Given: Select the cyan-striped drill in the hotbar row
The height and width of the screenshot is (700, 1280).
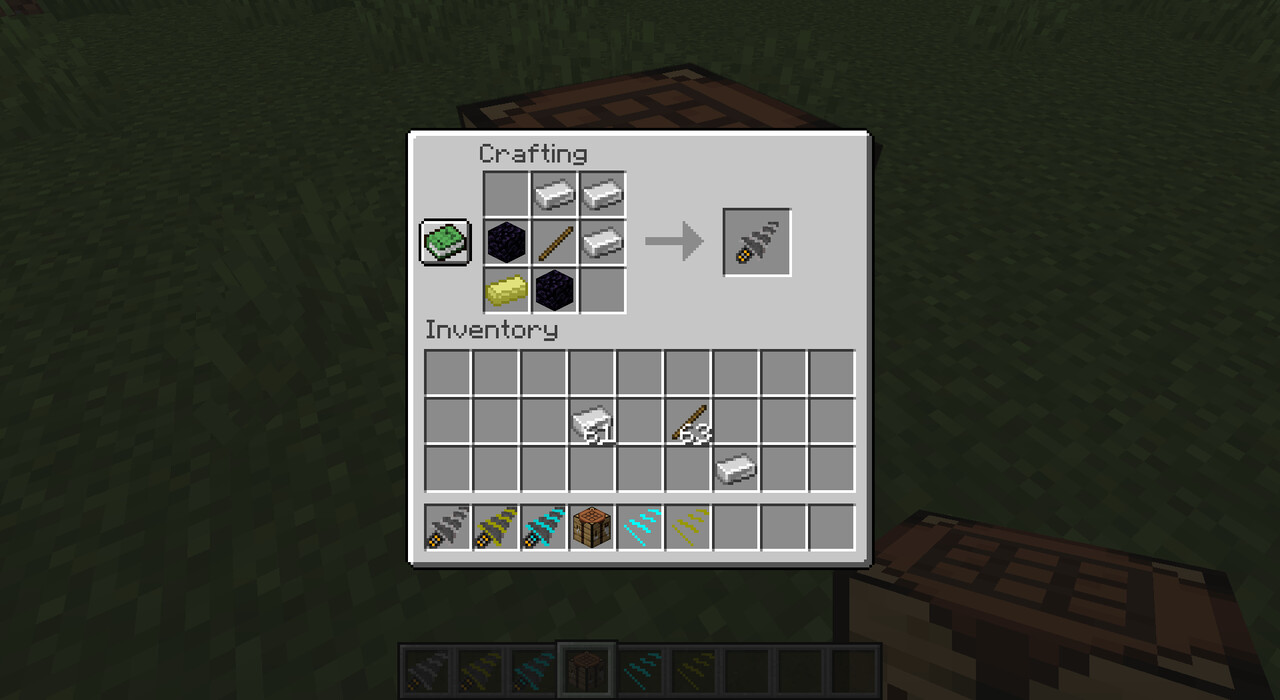Looking at the screenshot, I should pyautogui.click(x=544, y=527).
